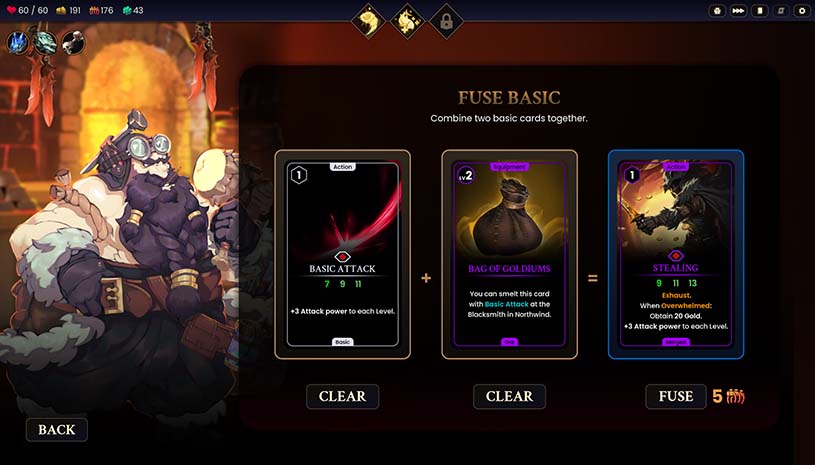Screen dimensions: 815x465
Task: Clear the Bag of Goldiums slot
Action: pyautogui.click(x=509, y=396)
